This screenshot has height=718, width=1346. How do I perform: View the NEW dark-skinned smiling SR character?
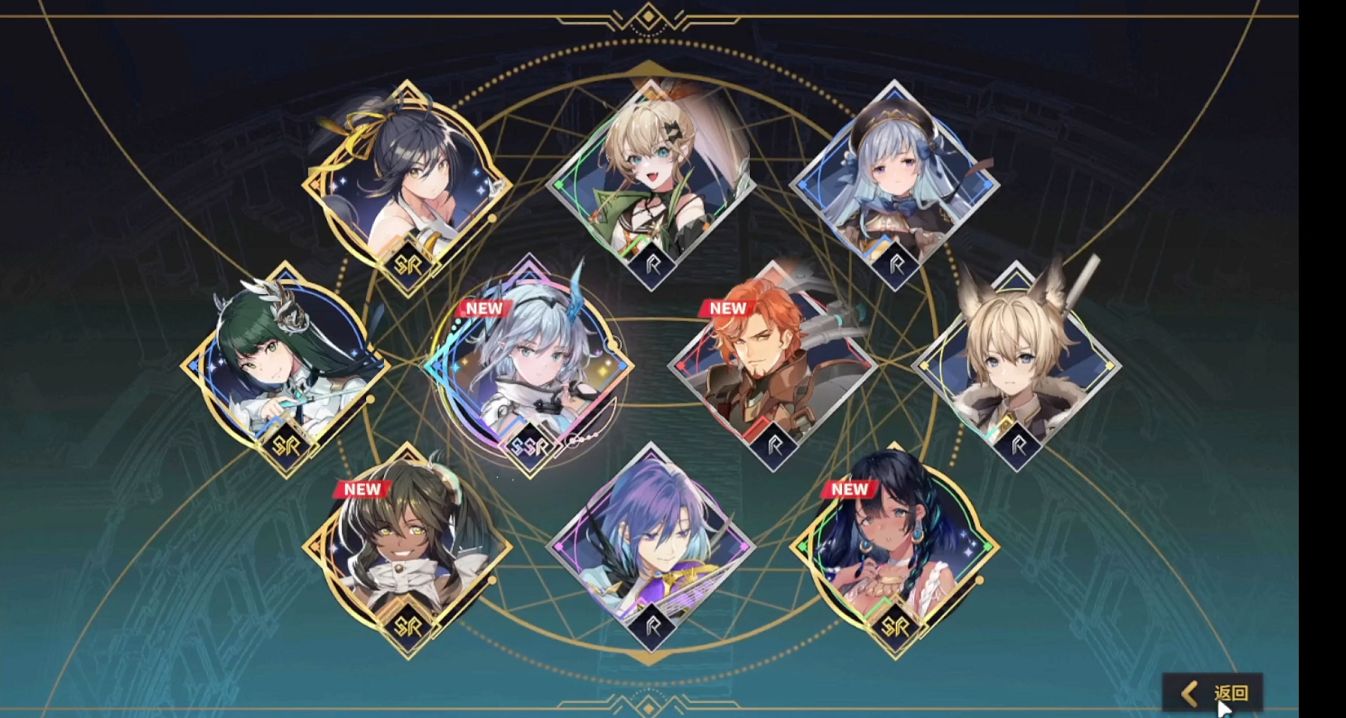(x=407, y=550)
